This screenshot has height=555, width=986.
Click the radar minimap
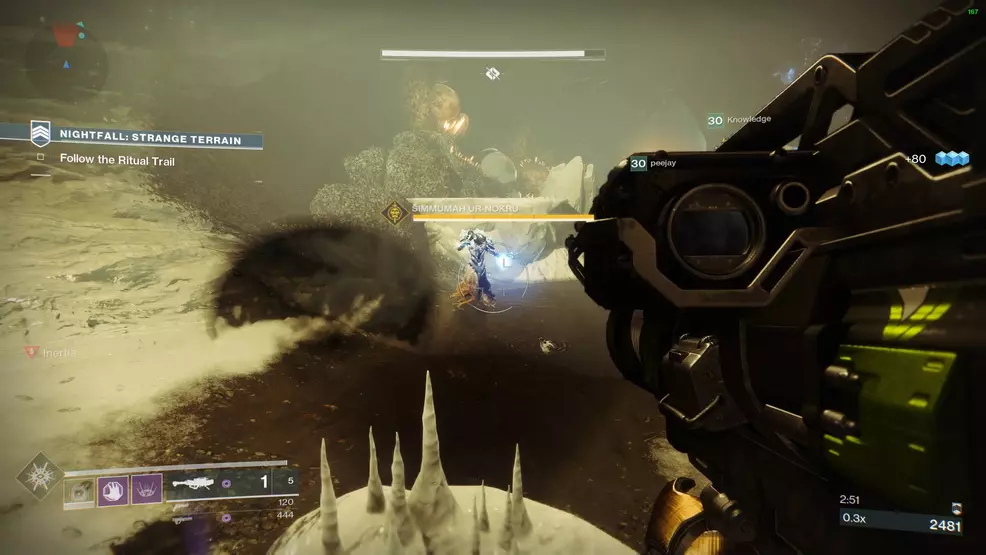pyautogui.click(x=66, y=60)
